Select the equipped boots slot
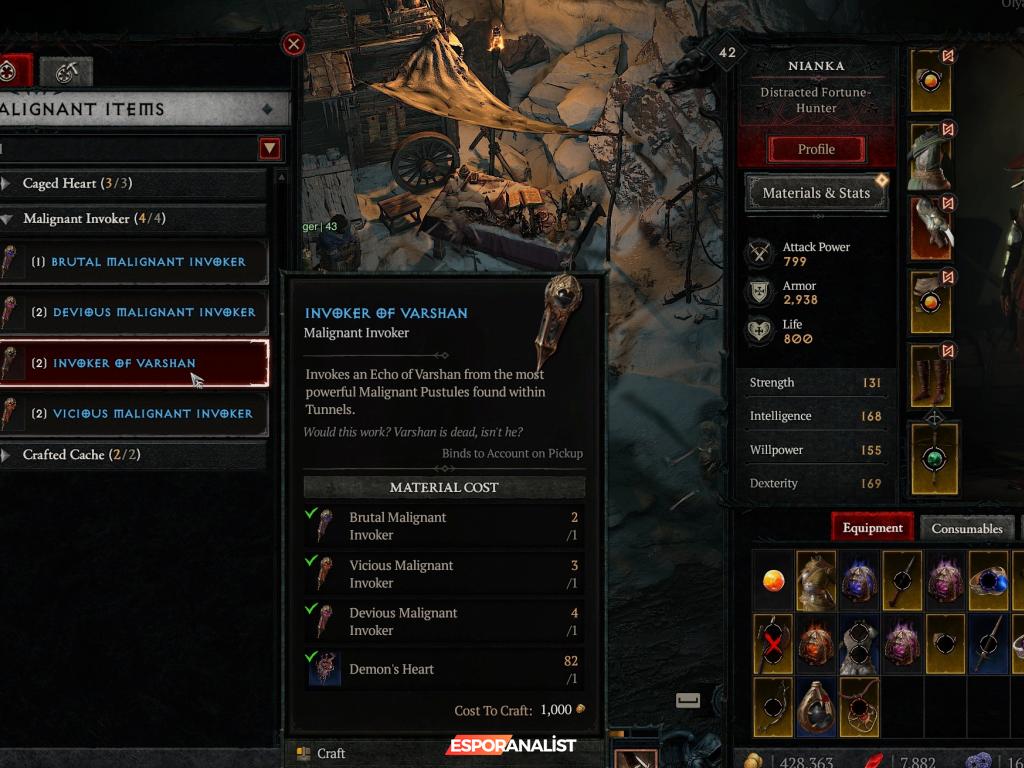Screen dimensions: 1024x768 (x=931, y=376)
